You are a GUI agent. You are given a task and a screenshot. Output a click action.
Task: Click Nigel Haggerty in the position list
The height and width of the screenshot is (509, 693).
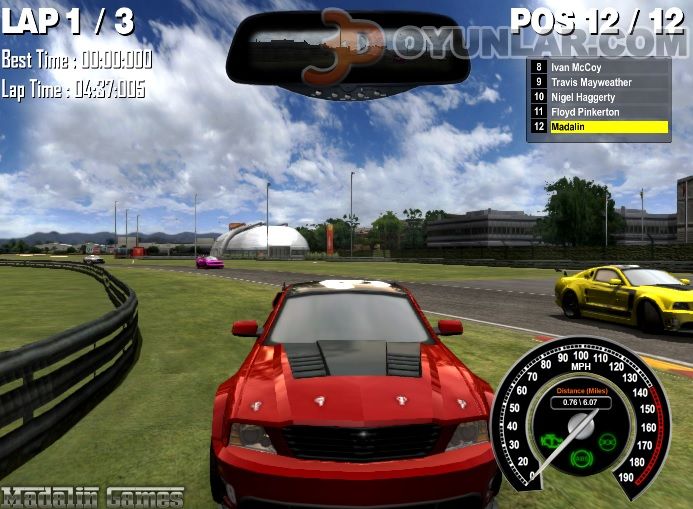click(x=598, y=97)
